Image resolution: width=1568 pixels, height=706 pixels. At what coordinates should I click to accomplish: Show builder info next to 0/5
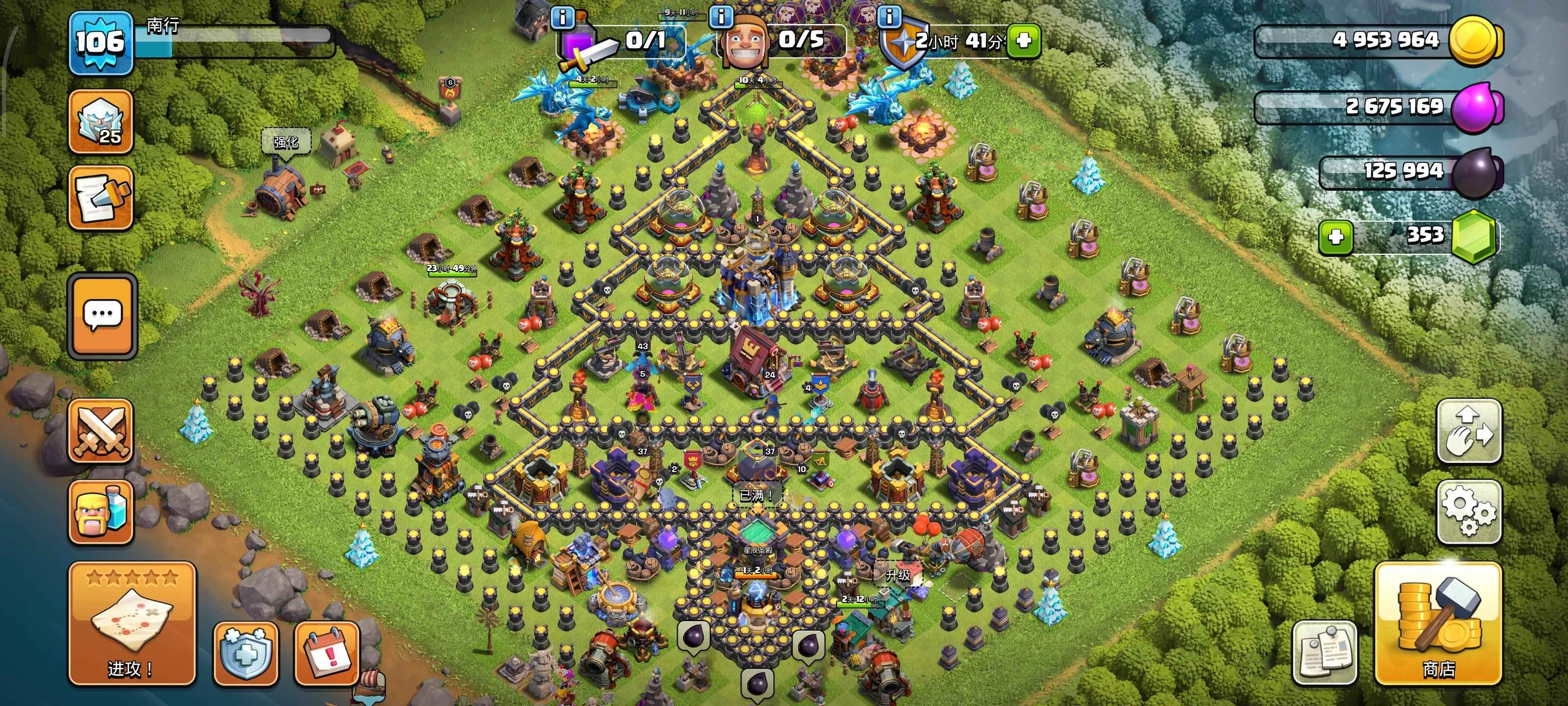point(721,17)
